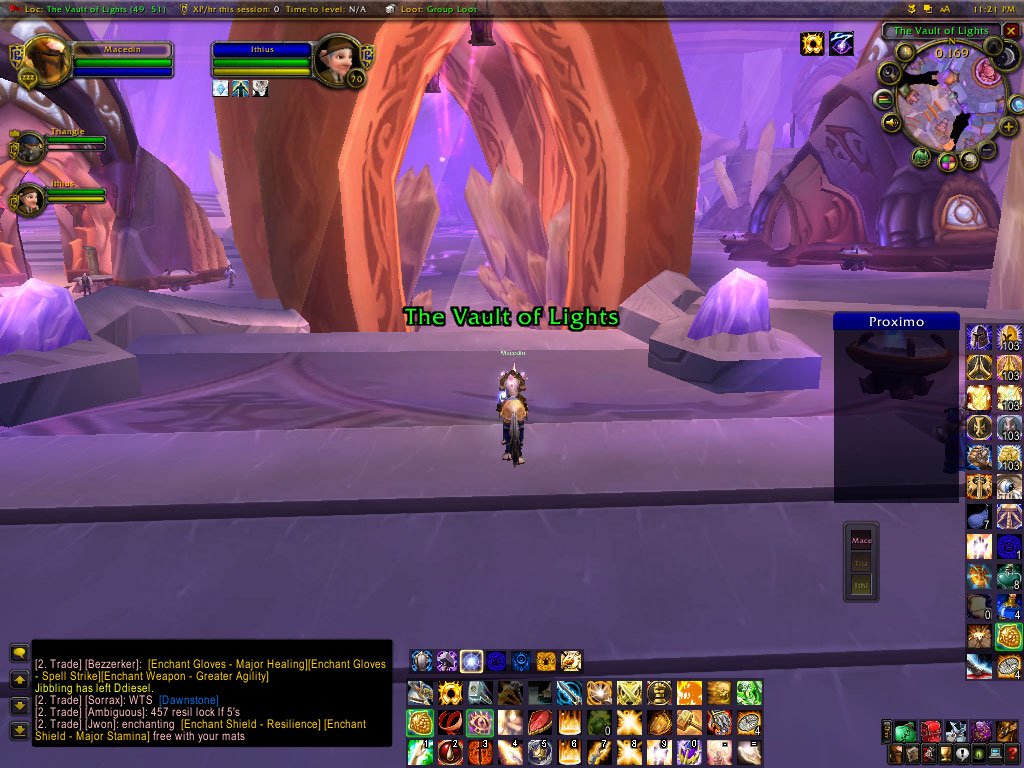
Task: Select party member Triangle's portrait
Action: (x=29, y=148)
